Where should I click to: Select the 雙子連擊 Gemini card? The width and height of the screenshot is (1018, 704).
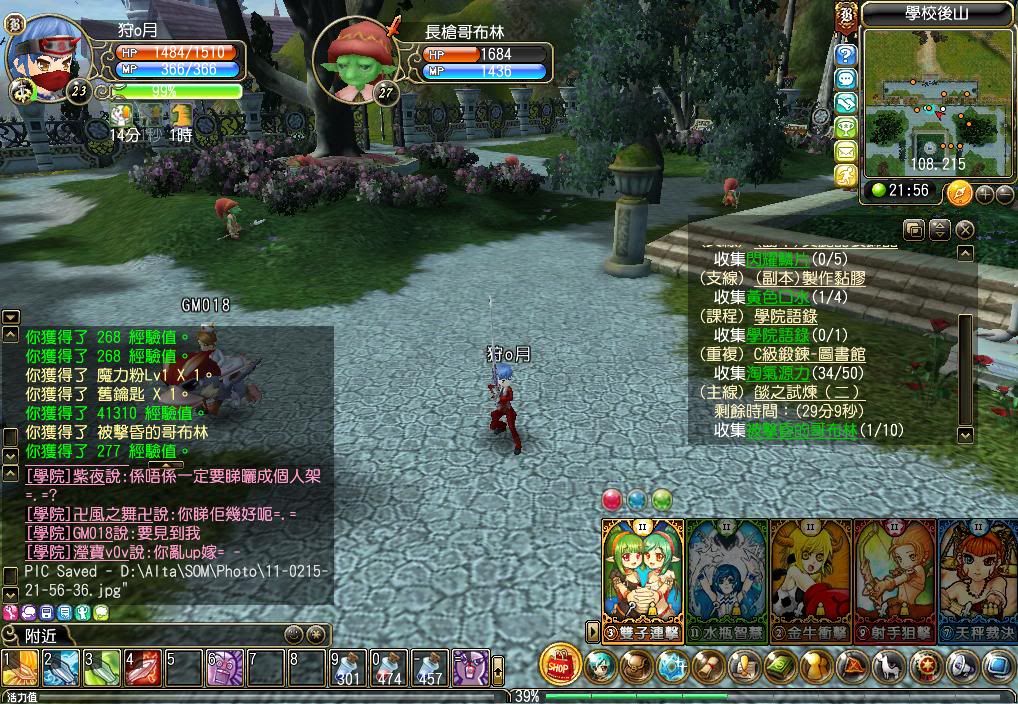(642, 575)
